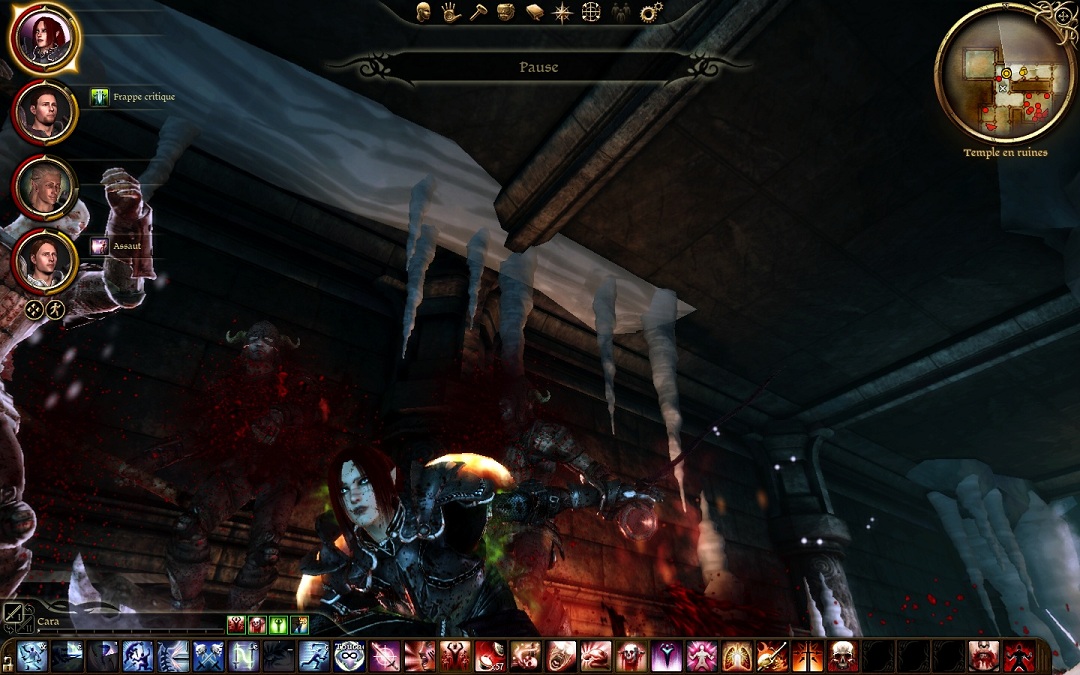Viewport: 1080px width, 675px height.
Task: Open the journal book icon
Action: (535, 12)
